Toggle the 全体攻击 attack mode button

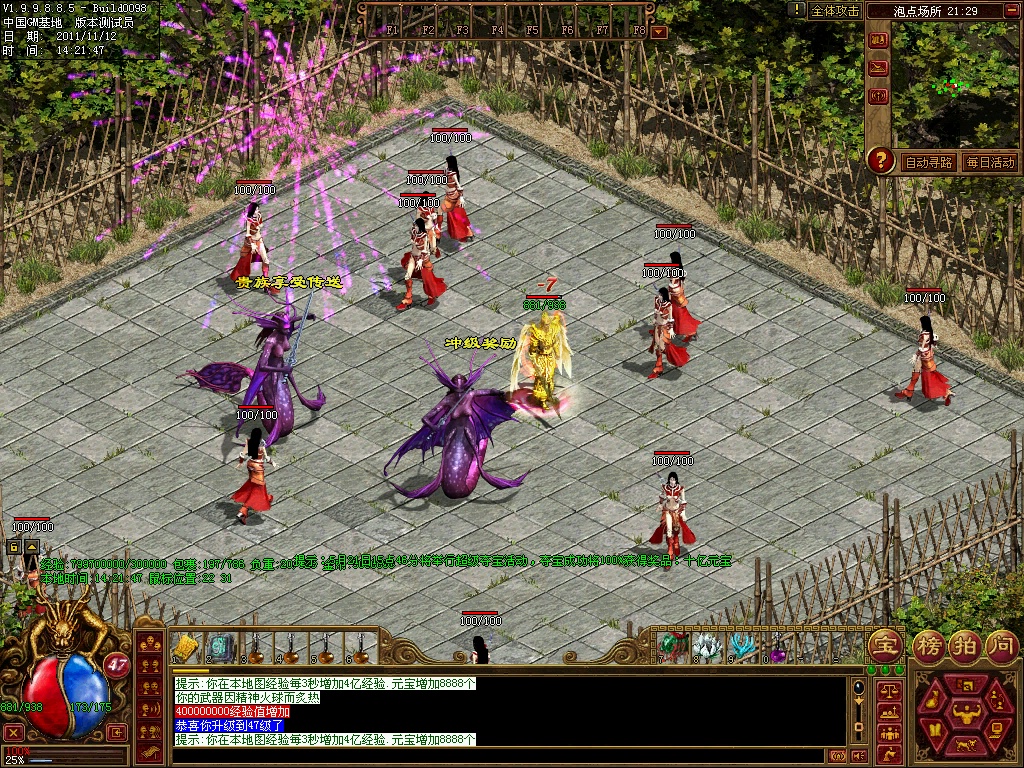835,11
